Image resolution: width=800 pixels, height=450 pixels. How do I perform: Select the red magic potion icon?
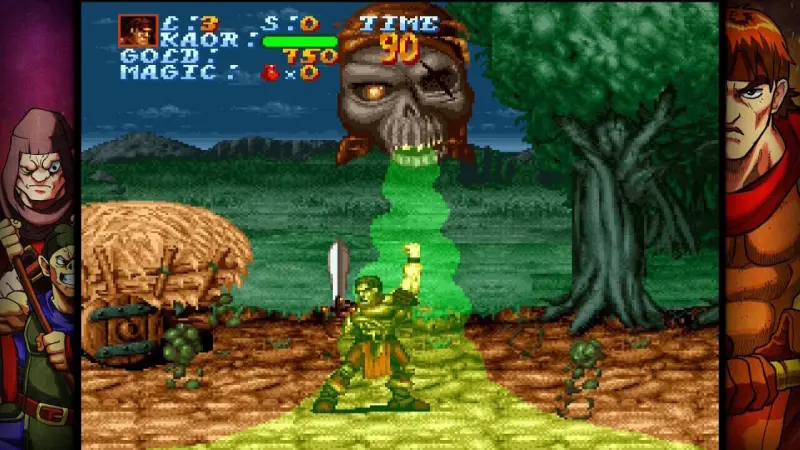(x=269, y=72)
